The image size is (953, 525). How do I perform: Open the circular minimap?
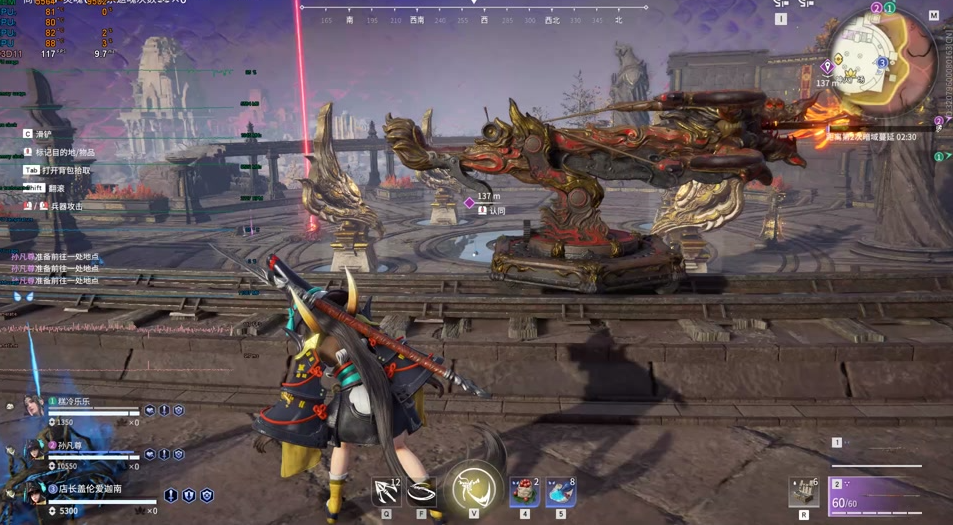point(881,53)
